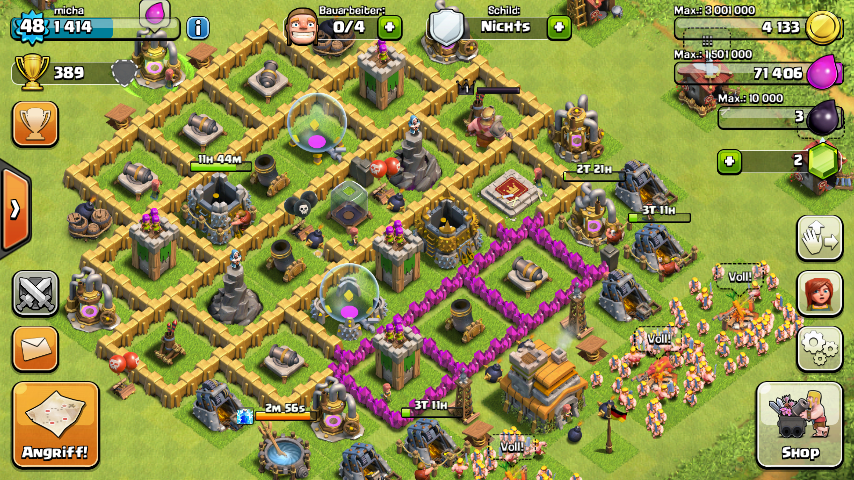Buy a shield with the plus button
The width and height of the screenshot is (854, 480).
[x=558, y=27]
